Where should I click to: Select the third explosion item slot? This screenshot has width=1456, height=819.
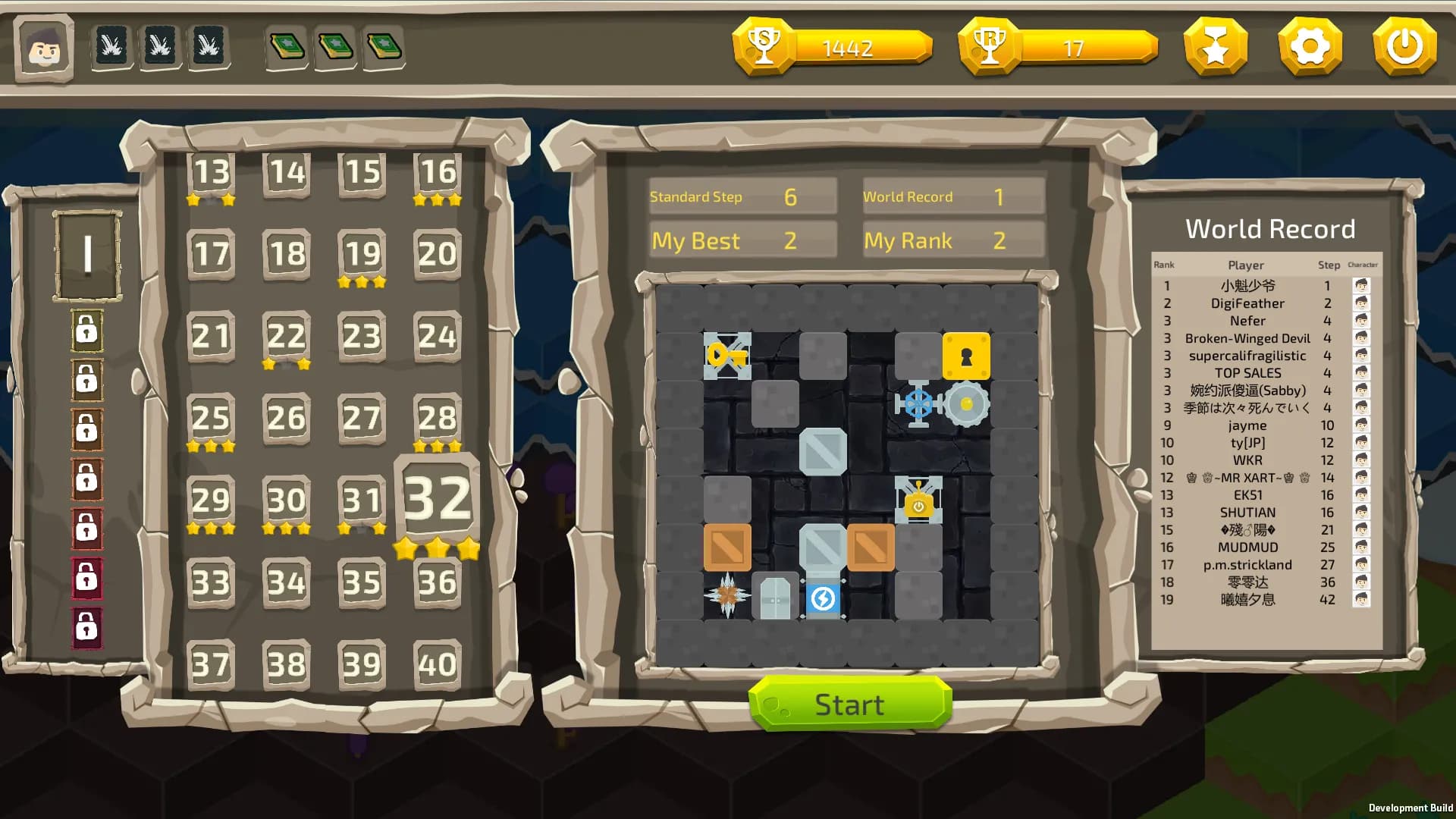click(209, 46)
